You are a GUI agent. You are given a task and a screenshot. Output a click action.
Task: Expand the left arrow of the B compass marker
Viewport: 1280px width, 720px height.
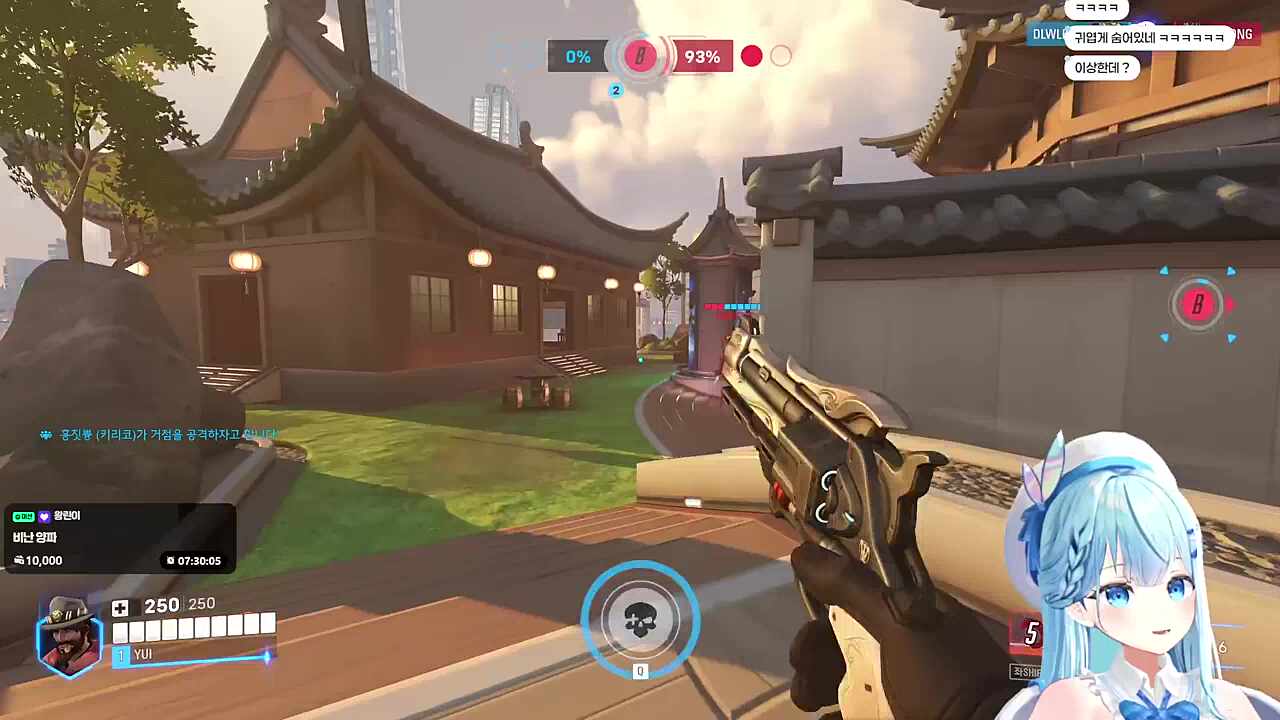pos(1163,271)
